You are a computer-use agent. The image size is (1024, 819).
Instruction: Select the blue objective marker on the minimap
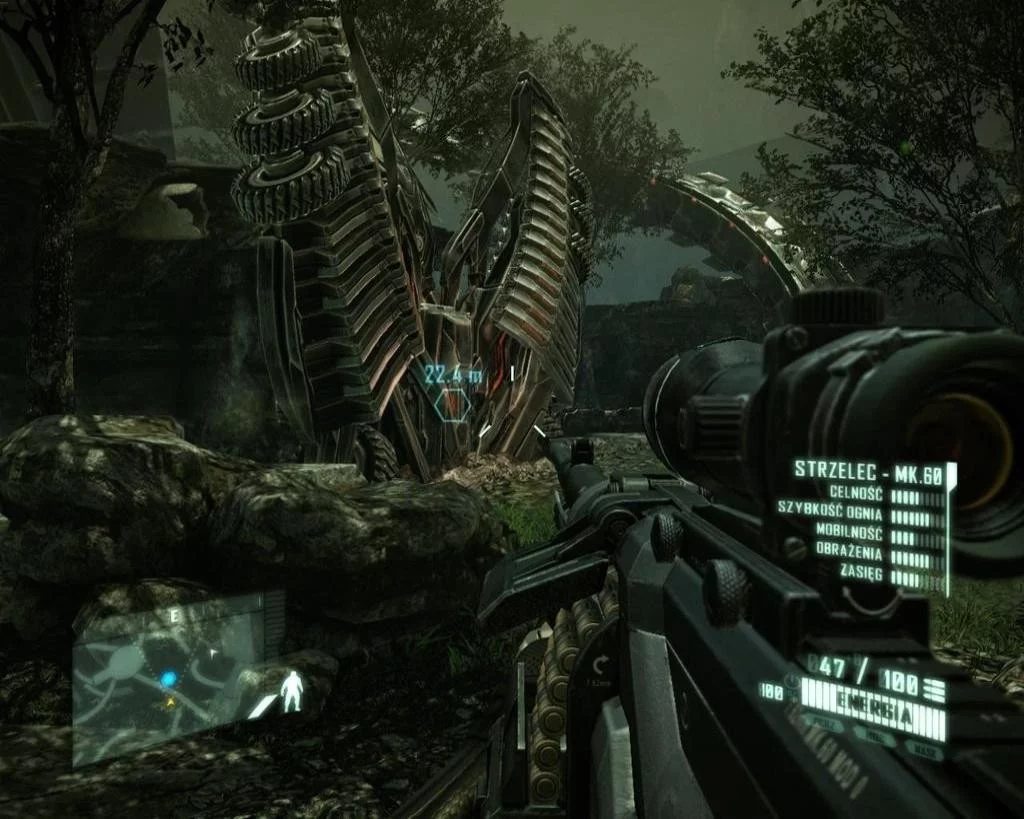pos(168,679)
